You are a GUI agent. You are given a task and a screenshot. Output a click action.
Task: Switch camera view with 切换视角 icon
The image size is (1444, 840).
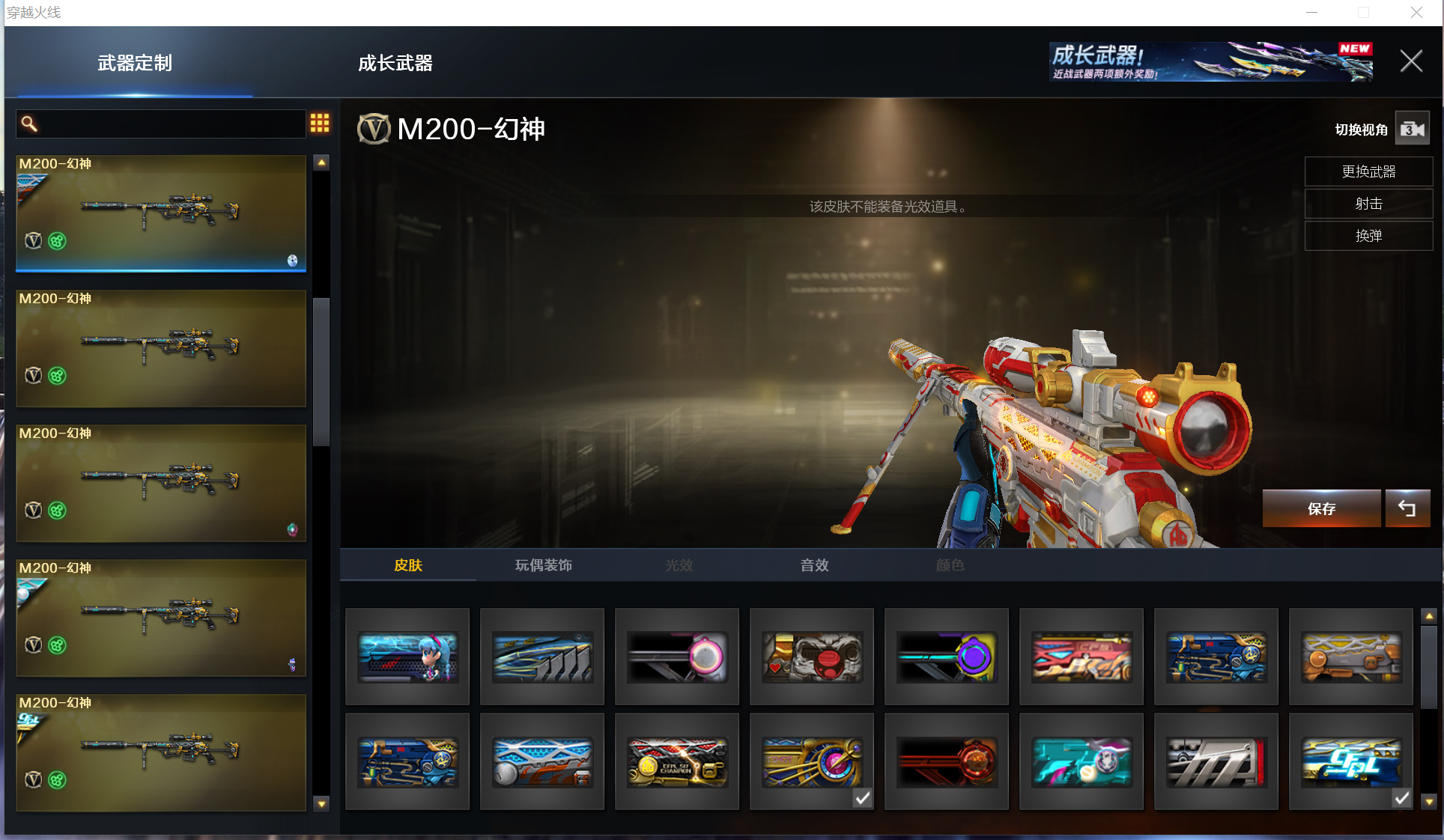1412,129
